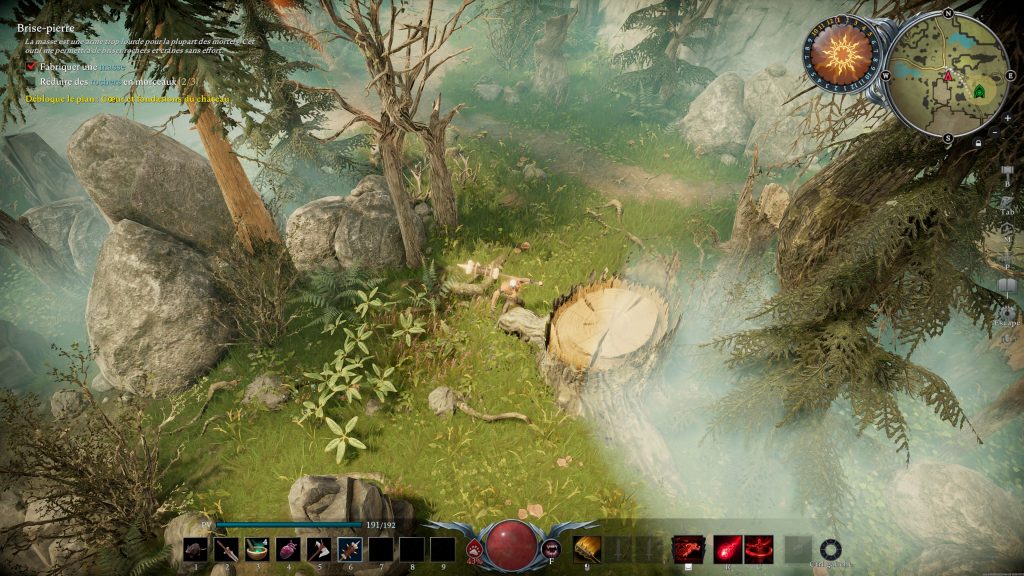Click the sun day-night clock

pyautogui.click(x=841, y=54)
